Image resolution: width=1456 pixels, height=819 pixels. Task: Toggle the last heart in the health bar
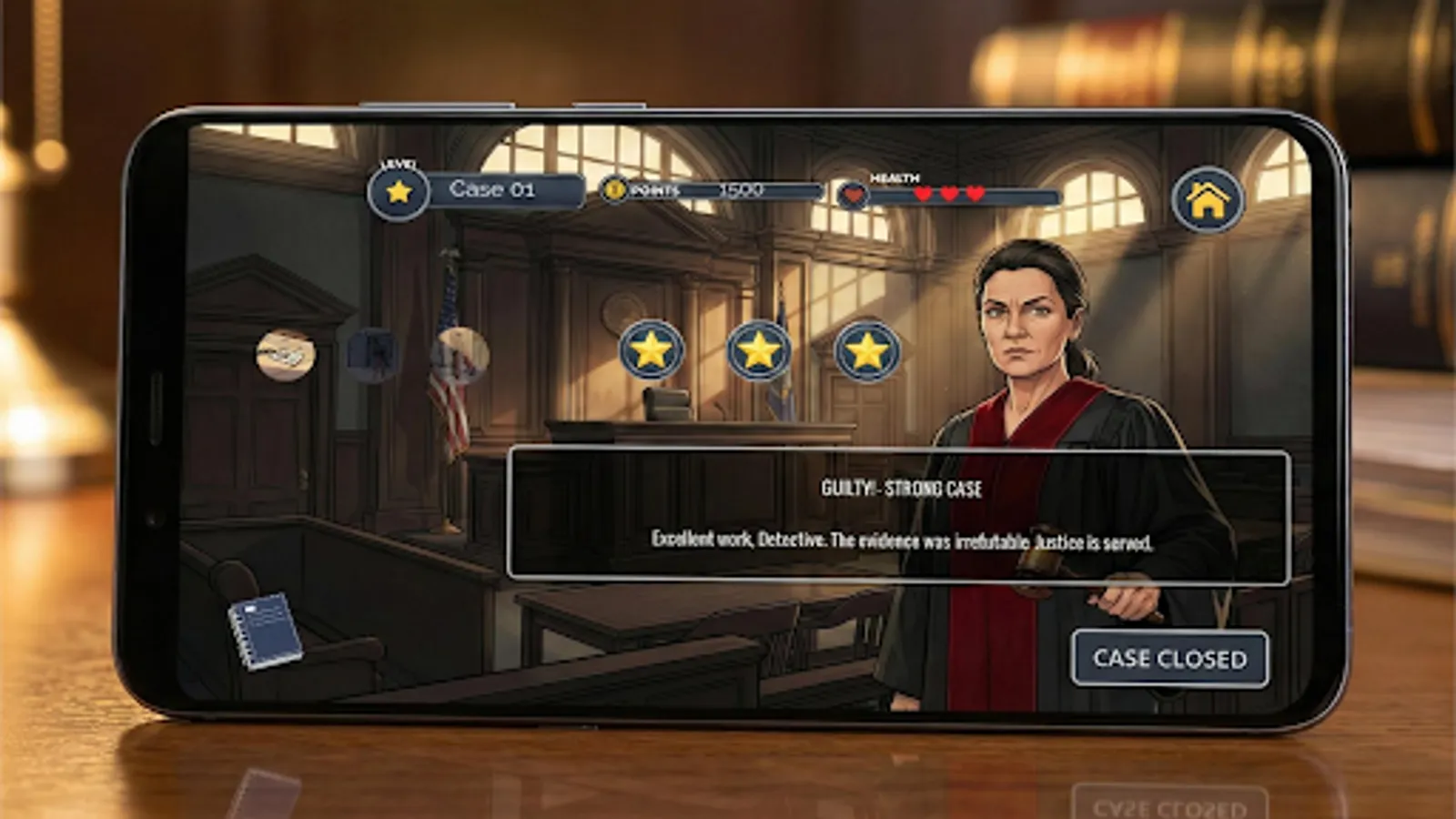pyautogui.click(x=973, y=192)
